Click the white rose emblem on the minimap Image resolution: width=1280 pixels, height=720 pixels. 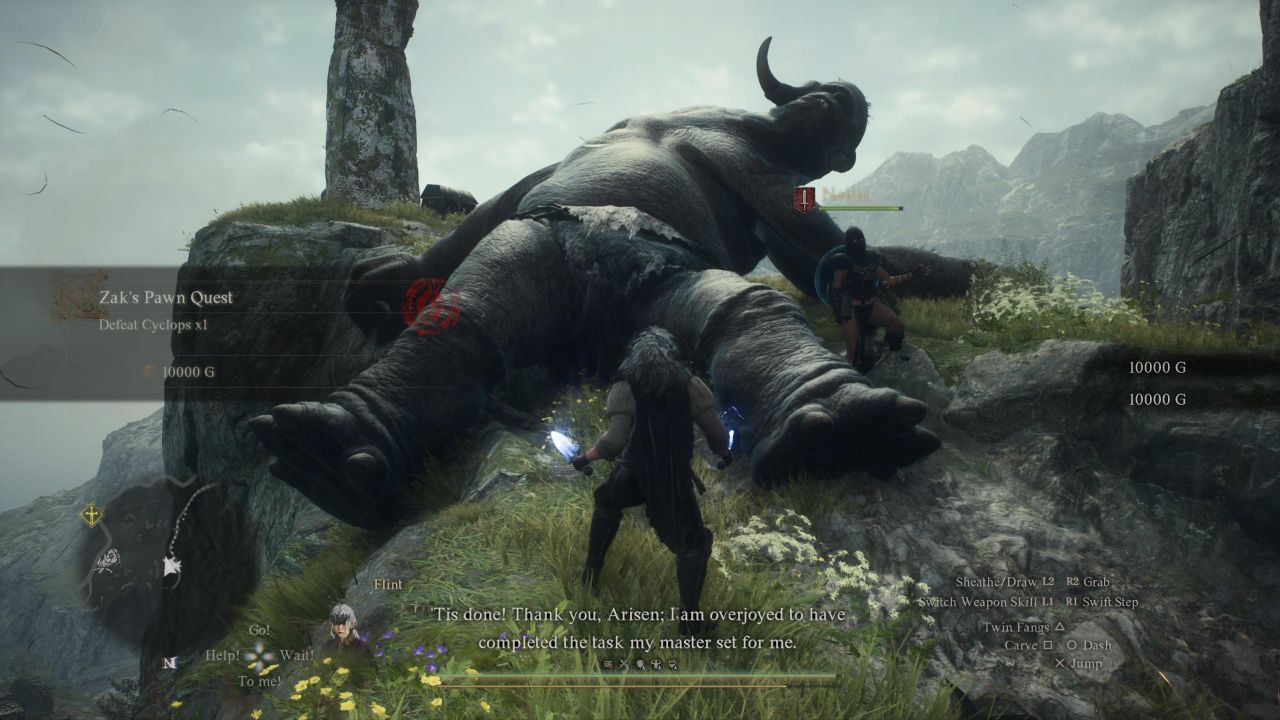point(109,560)
